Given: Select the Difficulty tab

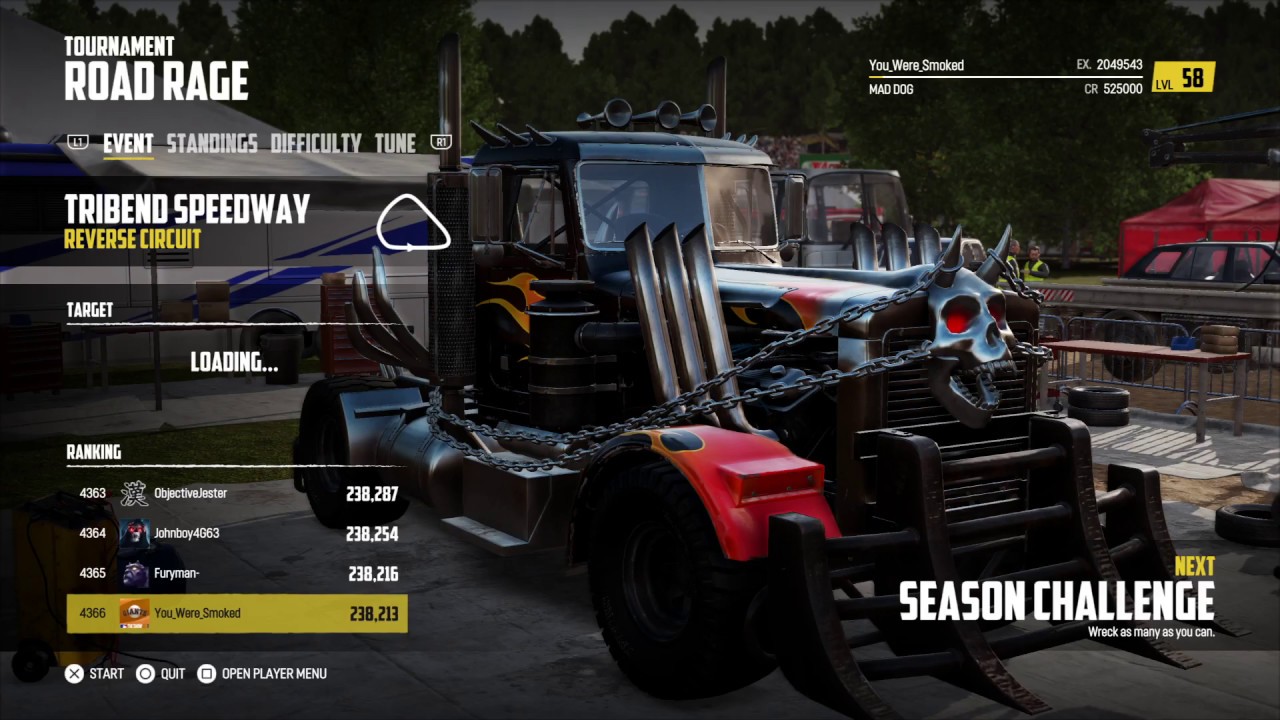Looking at the screenshot, I should click(x=315, y=144).
